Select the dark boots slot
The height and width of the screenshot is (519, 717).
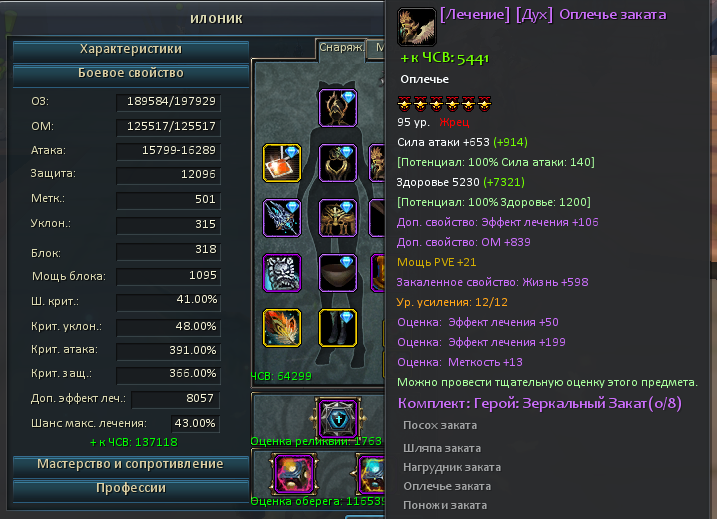click(338, 328)
